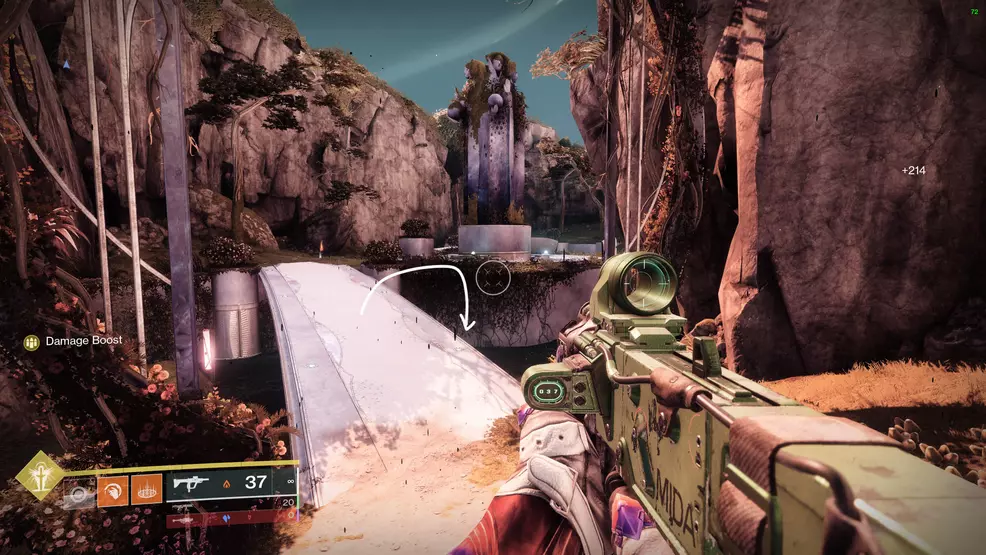
Task: Activate the golden diamond Super ability icon
Action: [x=39, y=475]
